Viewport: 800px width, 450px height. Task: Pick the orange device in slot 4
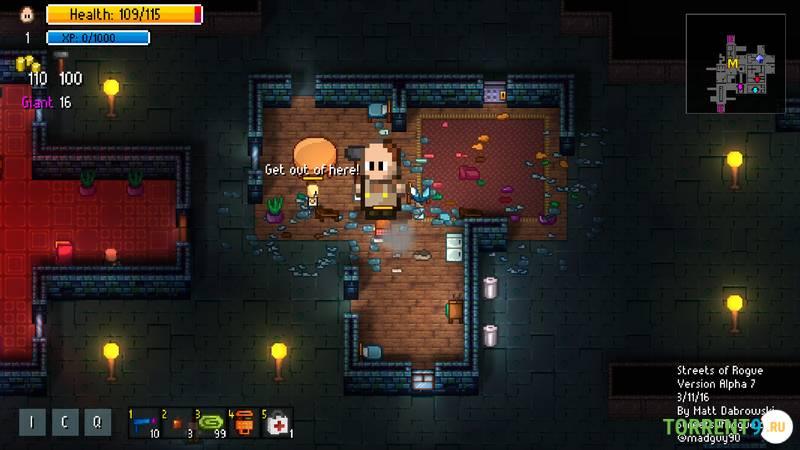pos(244,422)
